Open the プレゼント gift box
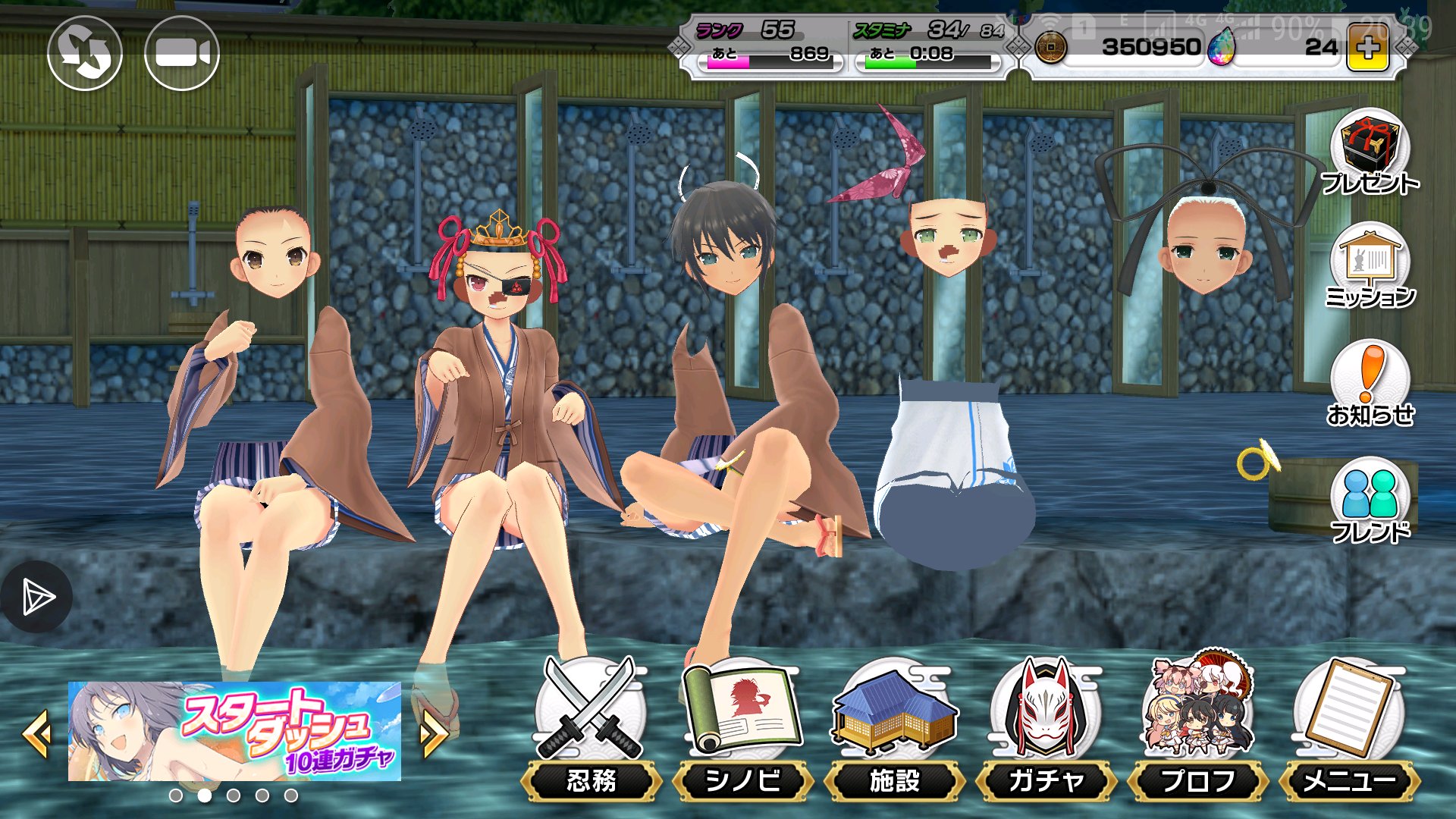The width and height of the screenshot is (1456, 819). 1370,152
